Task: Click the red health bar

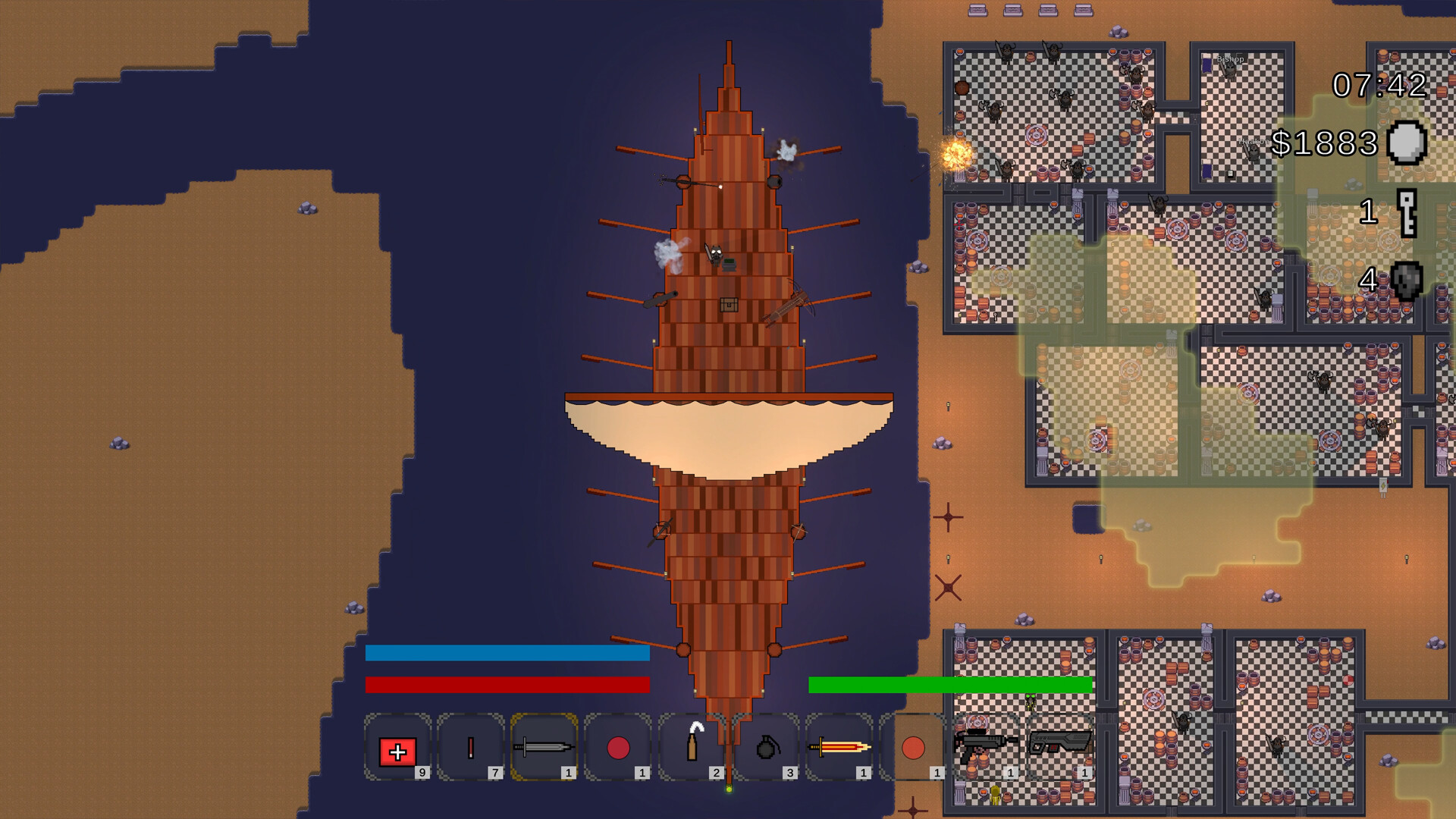Action: [507, 685]
